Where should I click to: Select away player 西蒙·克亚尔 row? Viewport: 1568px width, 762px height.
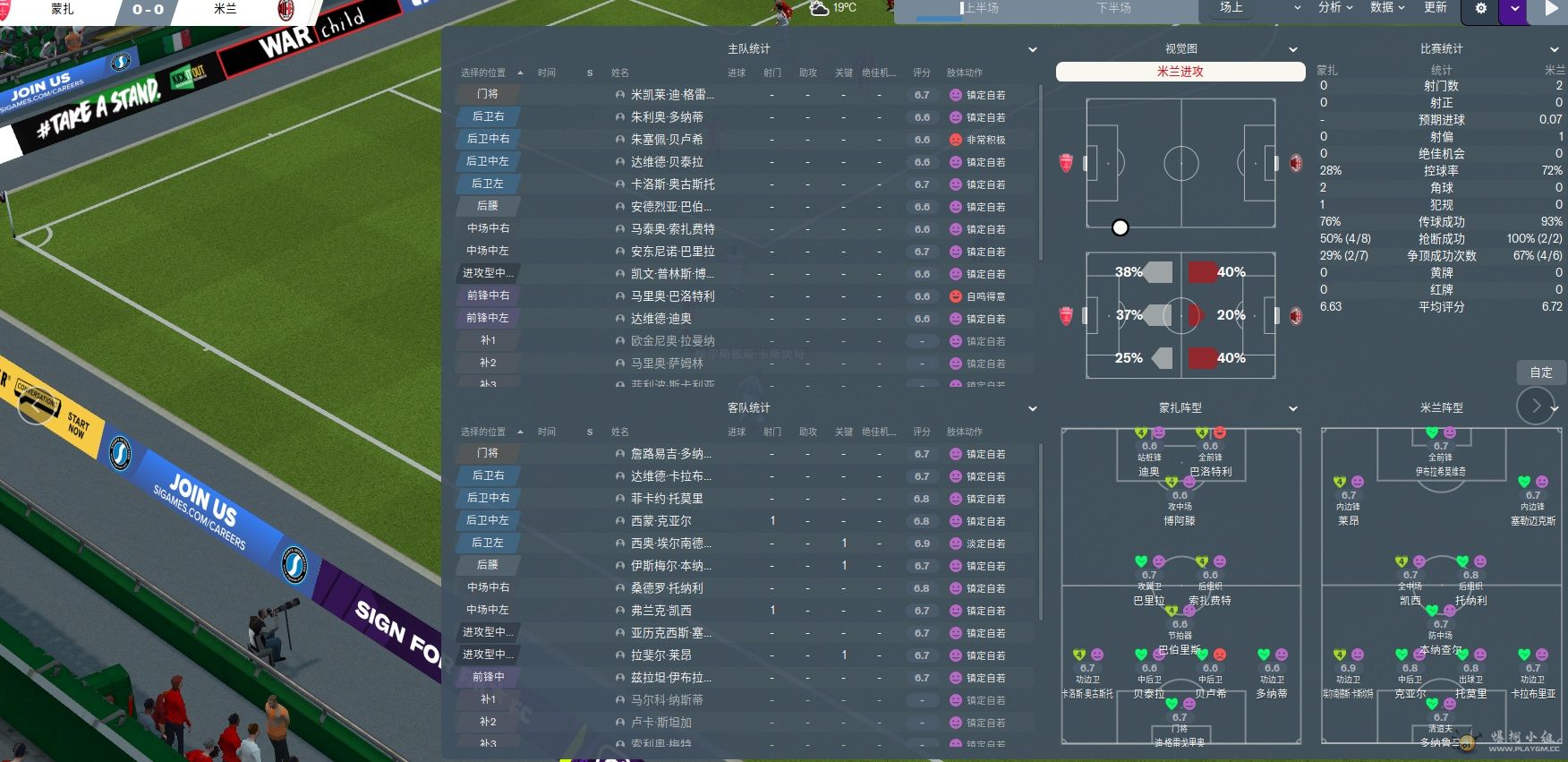click(x=660, y=521)
